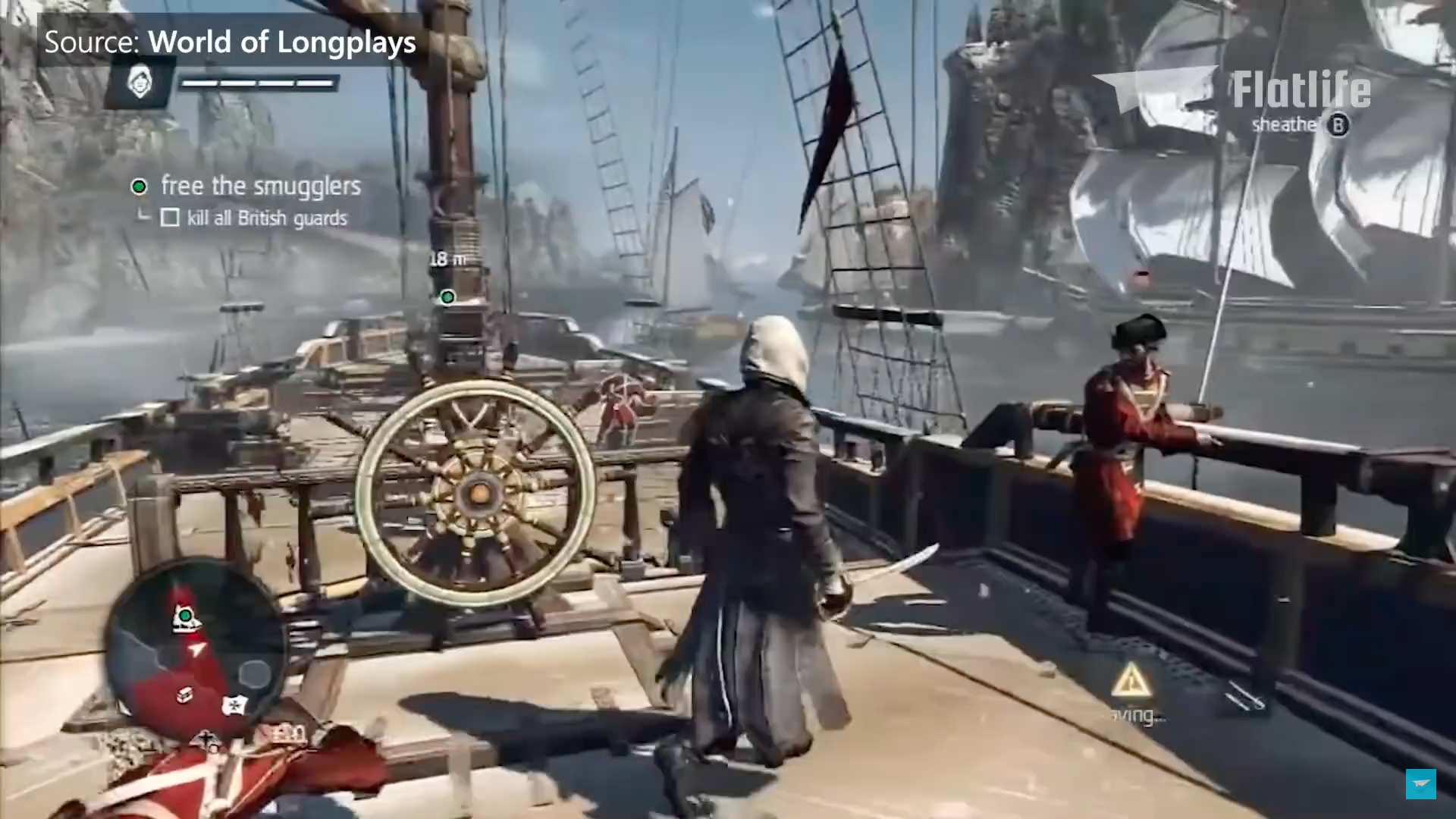The image size is (1456, 819).
Task: Check the kill all British guards checkbox
Action: pyautogui.click(x=171, y=219)
